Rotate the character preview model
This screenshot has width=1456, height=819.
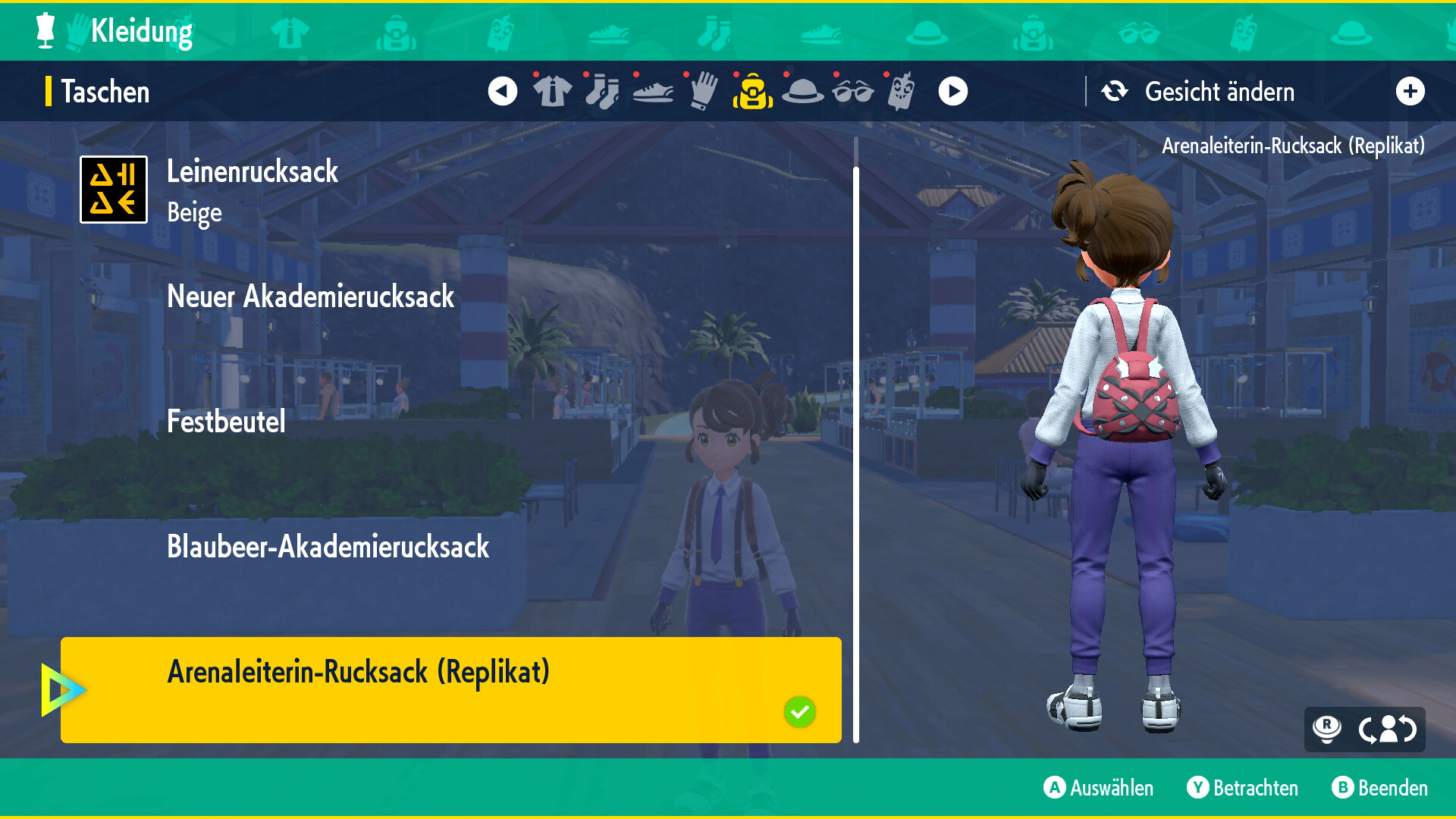[x=1387, y=730]
